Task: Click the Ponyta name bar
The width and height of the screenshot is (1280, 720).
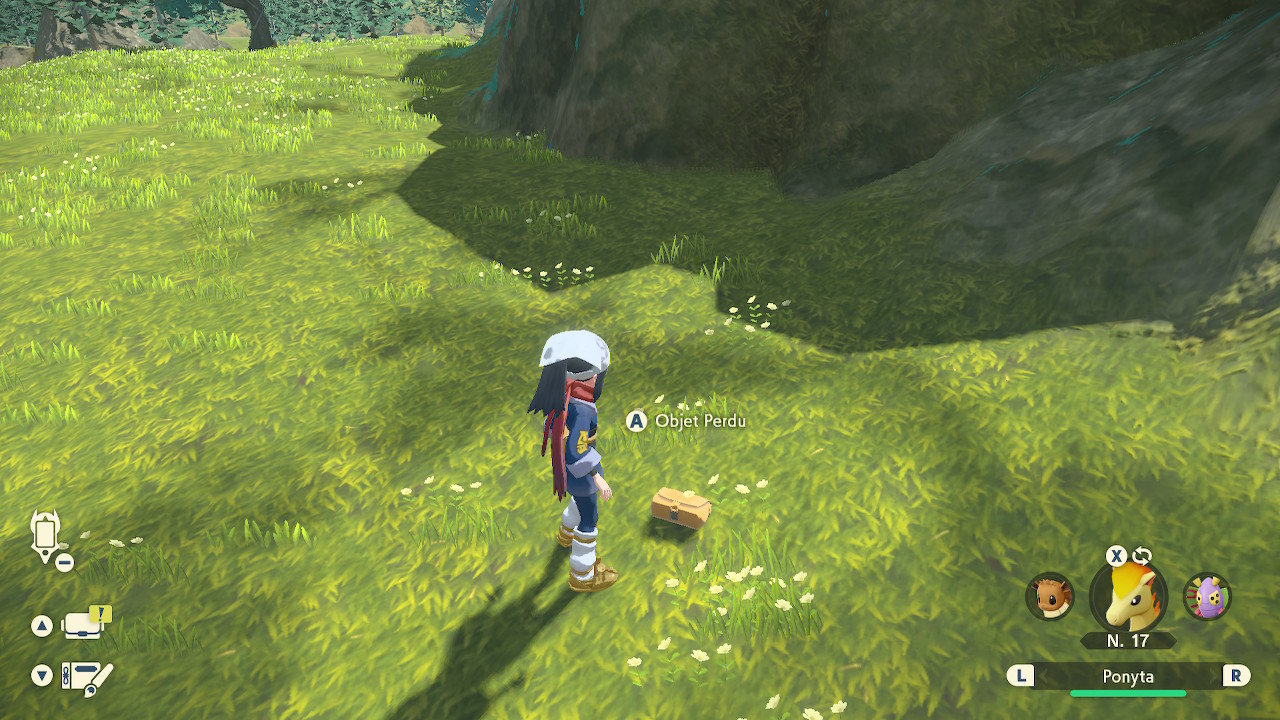Action: pos(1128,677)
